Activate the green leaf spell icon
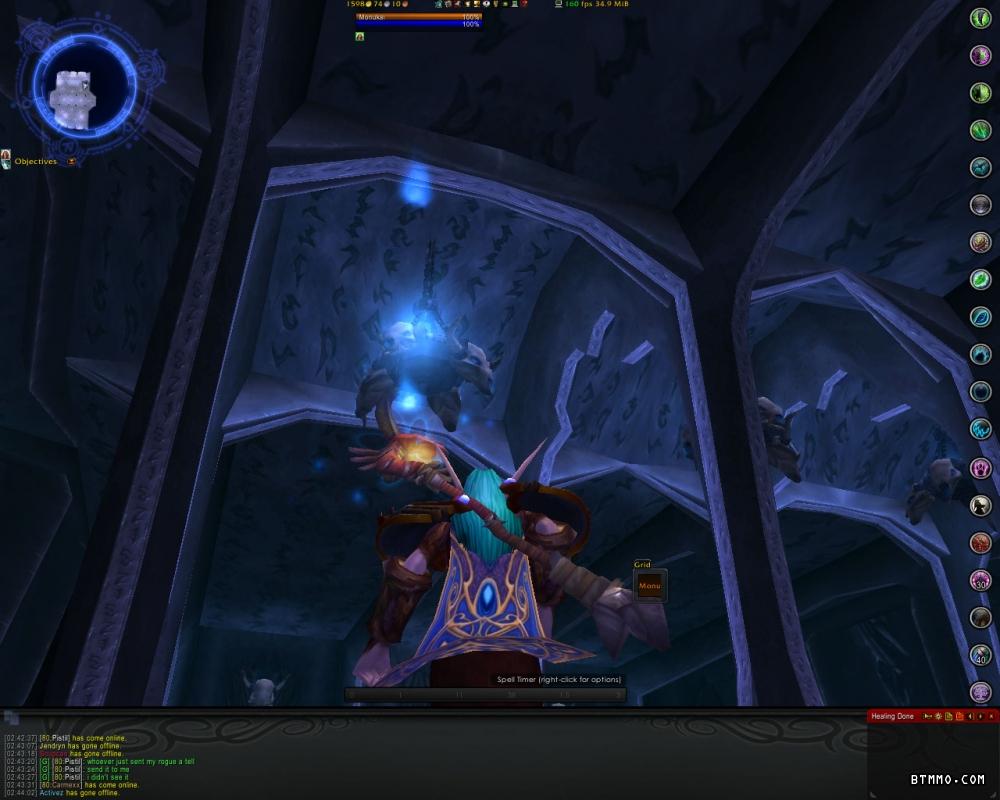The image size is (1000, 800). click(x=980, y=278)
